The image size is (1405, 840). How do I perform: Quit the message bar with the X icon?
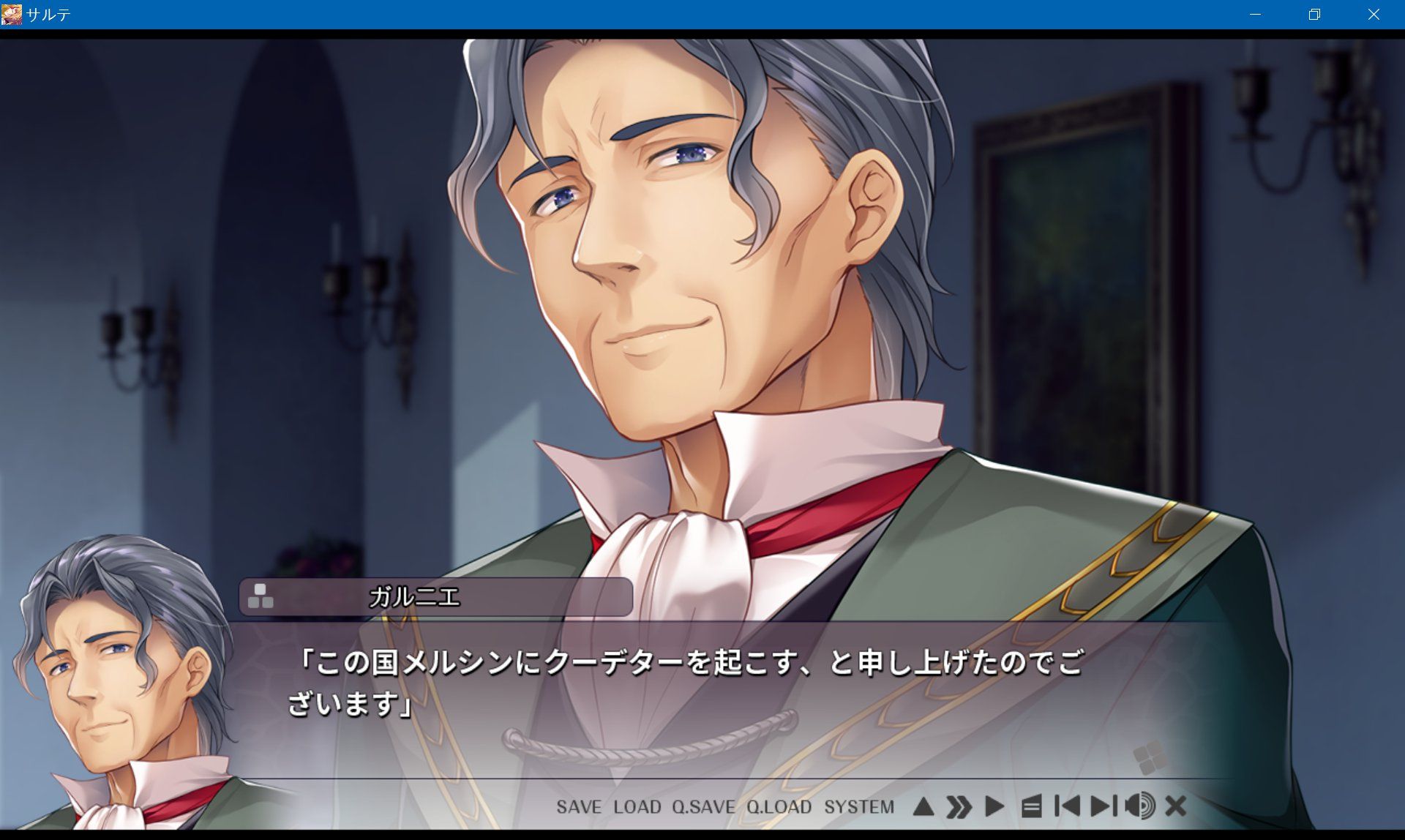pos(1174,807)
